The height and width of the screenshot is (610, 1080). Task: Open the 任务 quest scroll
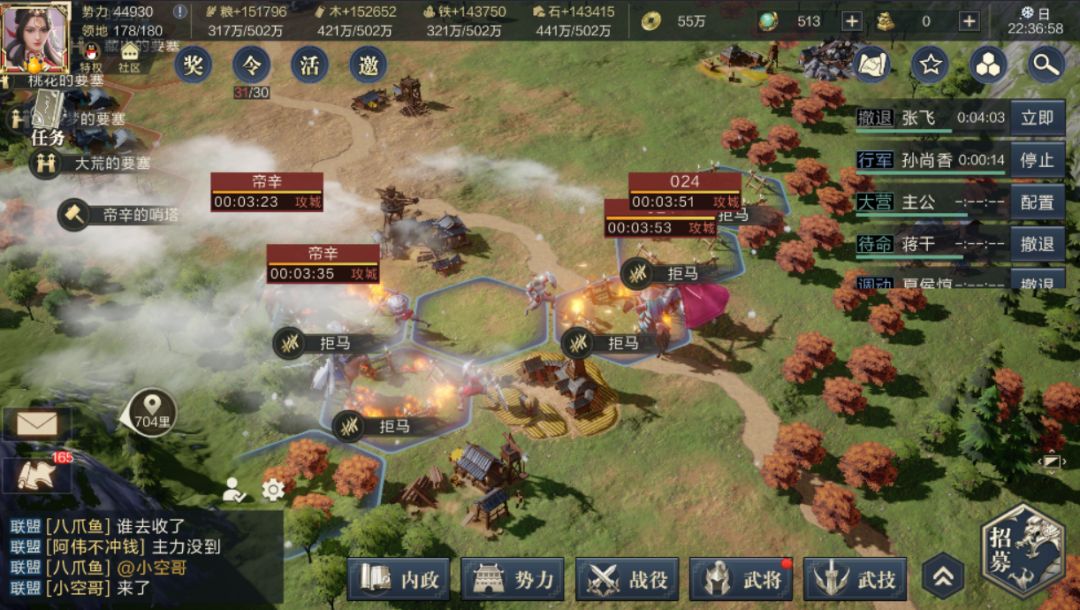pos(47,118)
